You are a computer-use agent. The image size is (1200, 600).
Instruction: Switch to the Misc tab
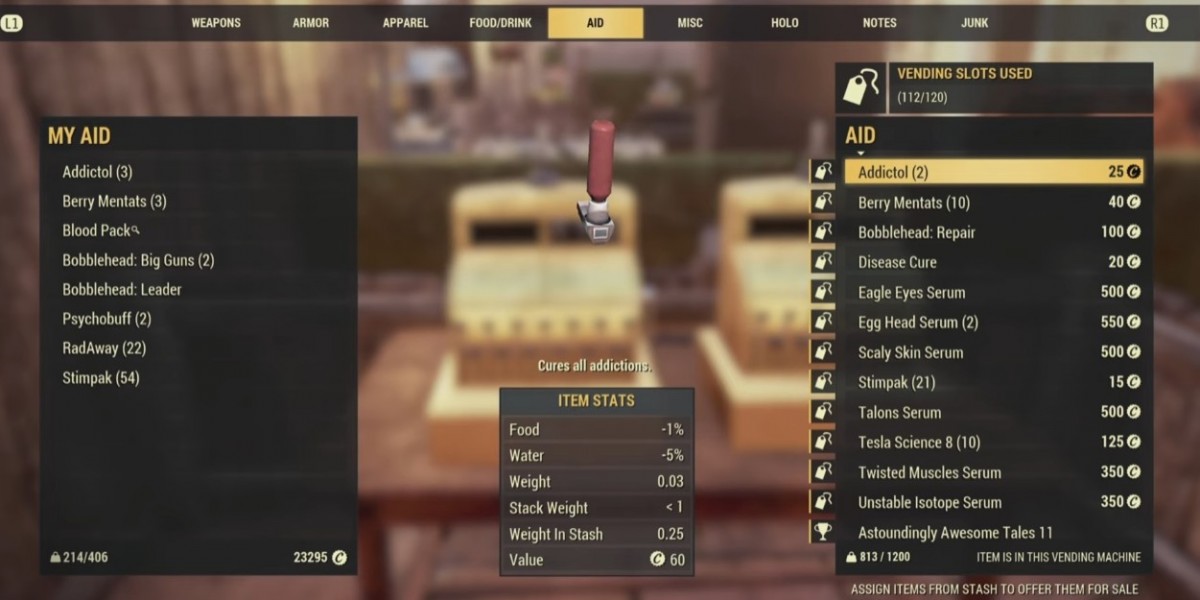[689, 23]
